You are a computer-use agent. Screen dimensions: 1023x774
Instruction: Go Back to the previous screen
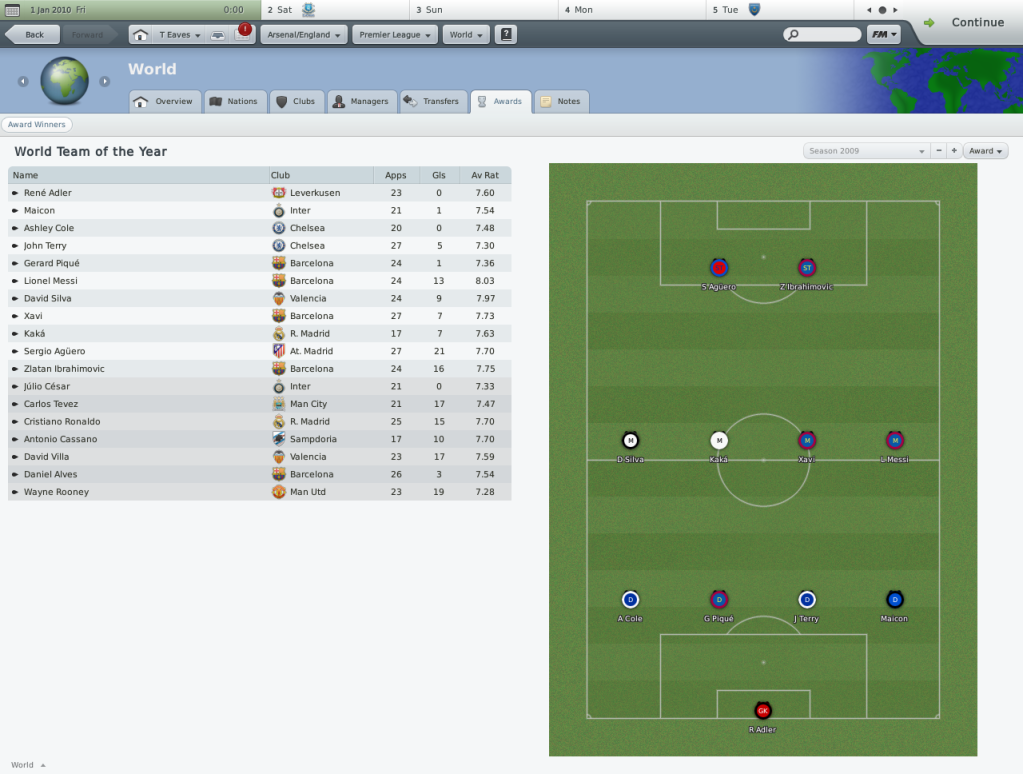pyautogui.click(x=32, y=35)
